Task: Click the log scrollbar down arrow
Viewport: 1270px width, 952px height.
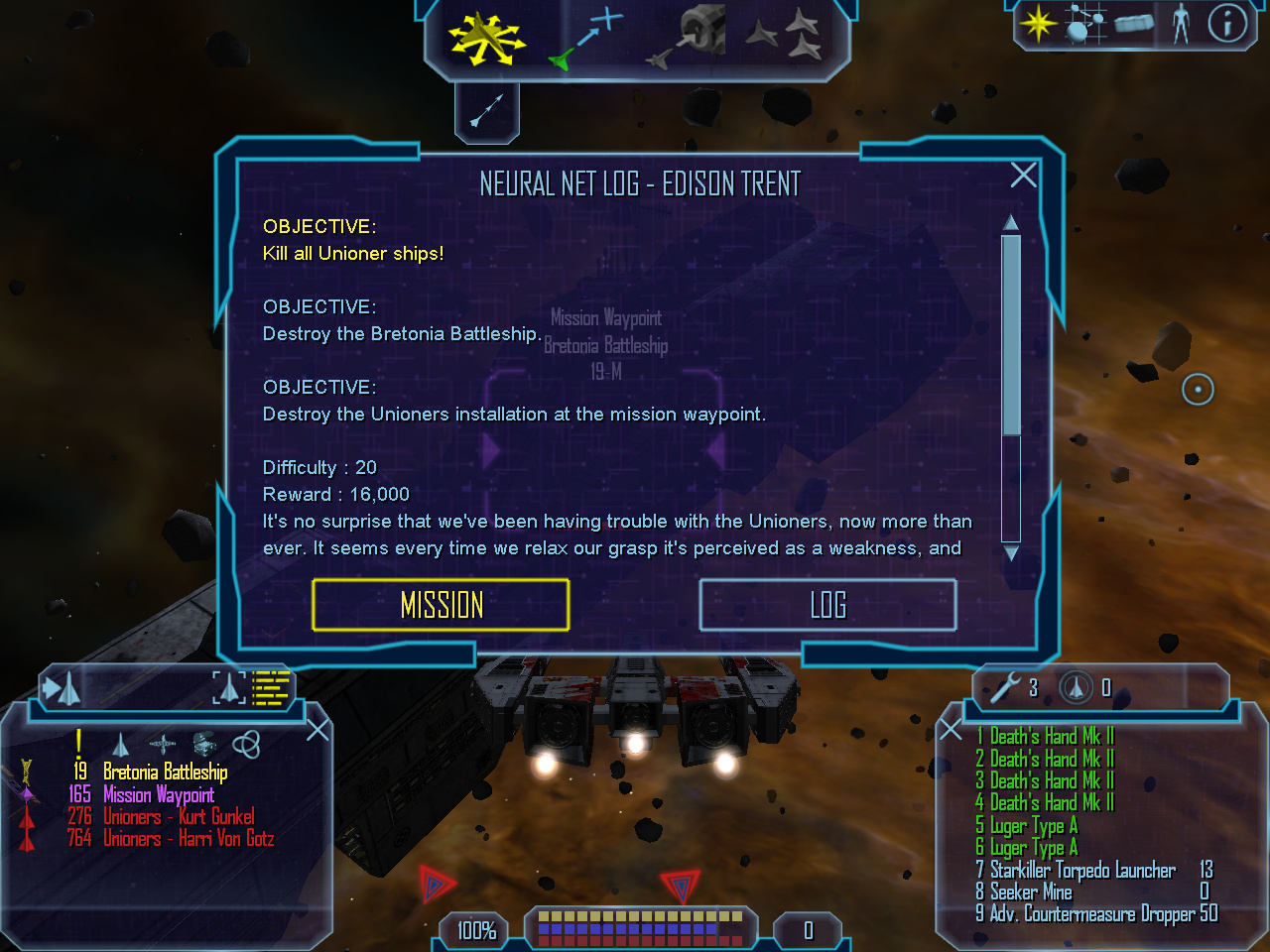Action: click(x=1011, y=553)
